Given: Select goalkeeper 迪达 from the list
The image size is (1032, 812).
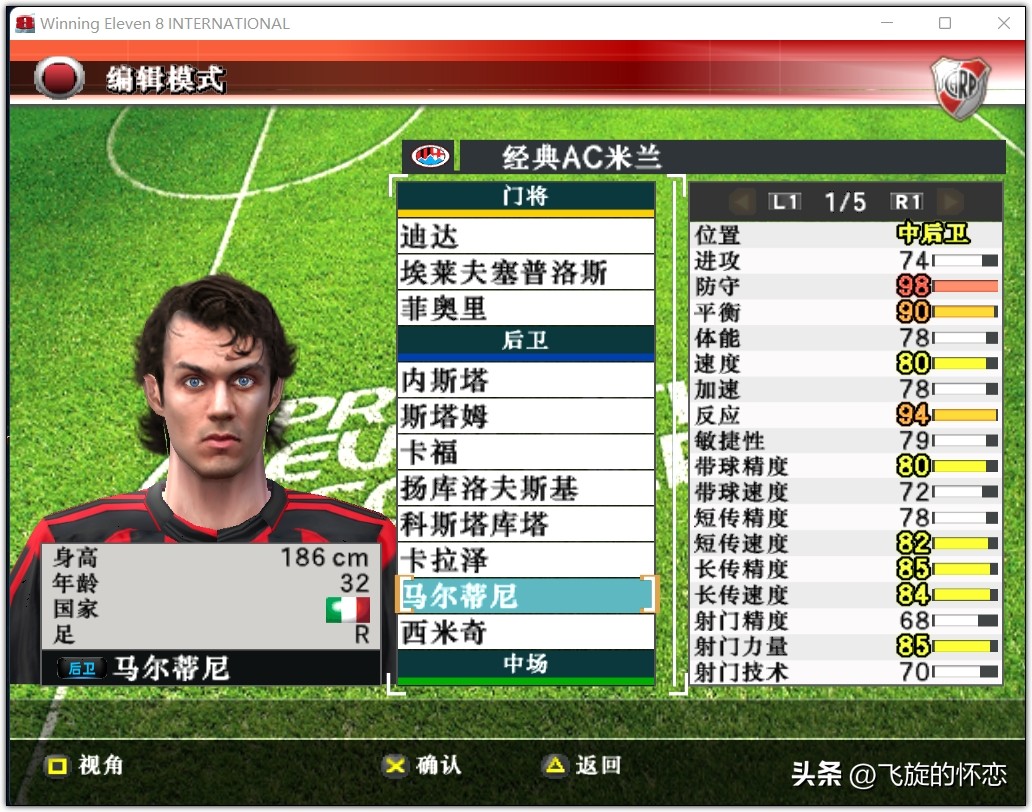Looking at the screenshot, I should click(x=525, y=237).
